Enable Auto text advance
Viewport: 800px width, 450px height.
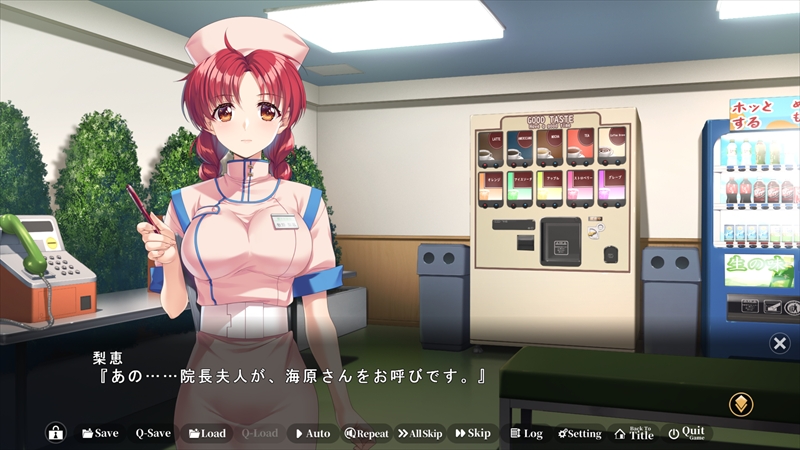(x=312, y=433)
